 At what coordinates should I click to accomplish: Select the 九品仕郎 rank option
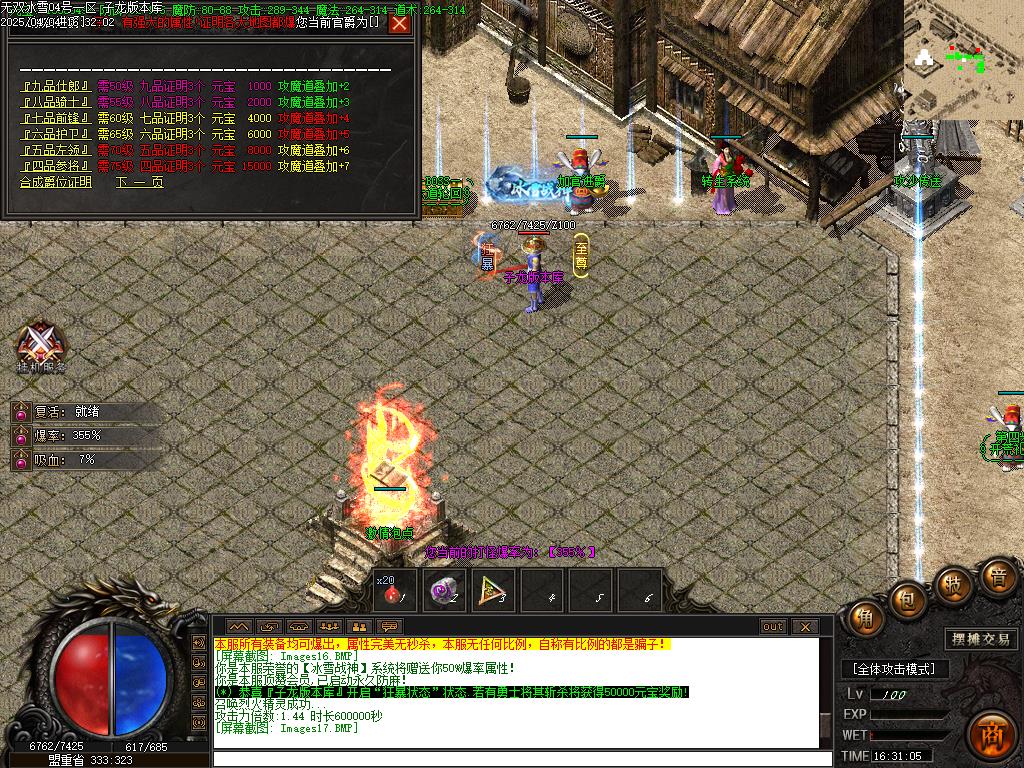tap(56, 87)
